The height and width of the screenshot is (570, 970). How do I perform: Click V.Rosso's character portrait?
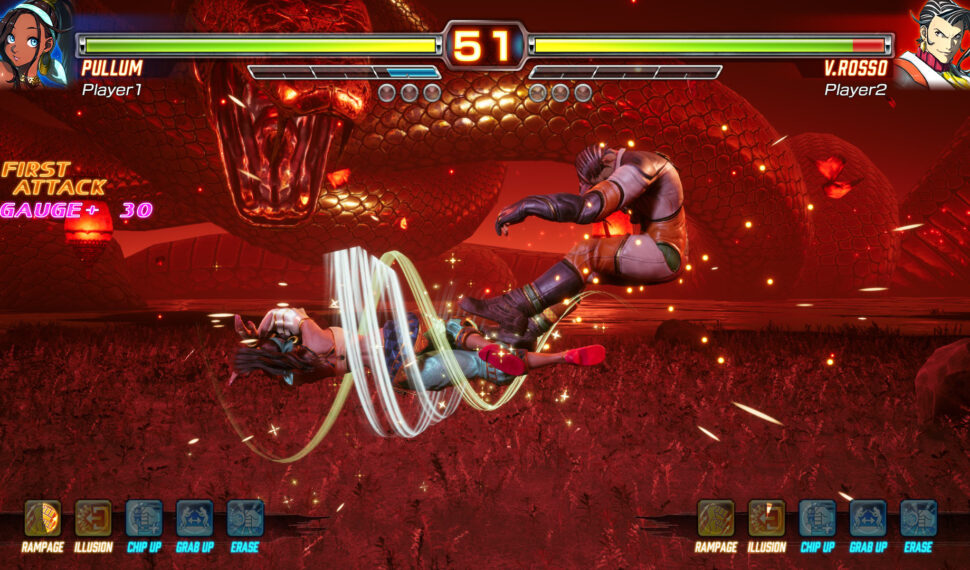[x=934, y=43]
